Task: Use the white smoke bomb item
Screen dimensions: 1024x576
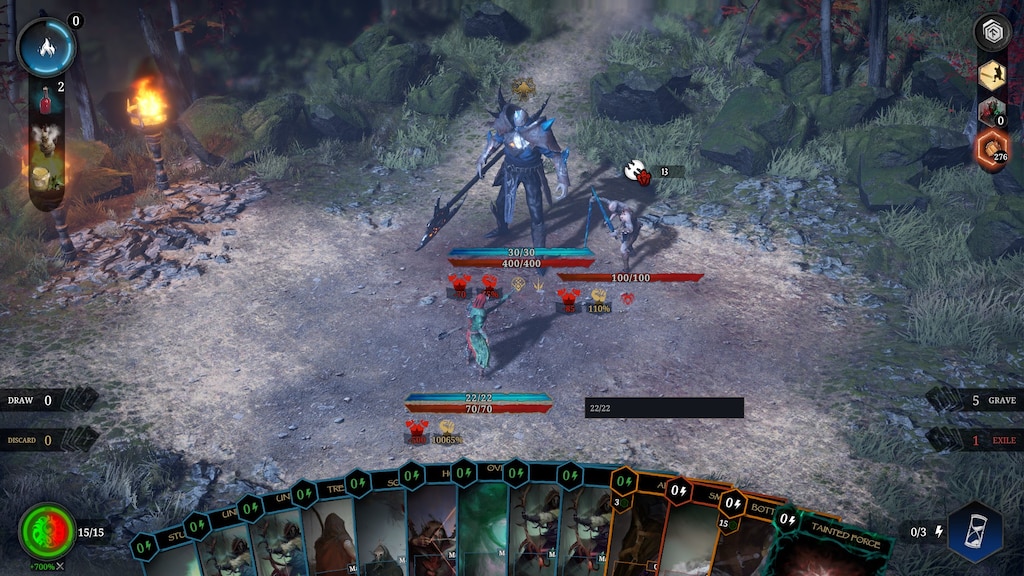Action: click(x=45, y=138)
